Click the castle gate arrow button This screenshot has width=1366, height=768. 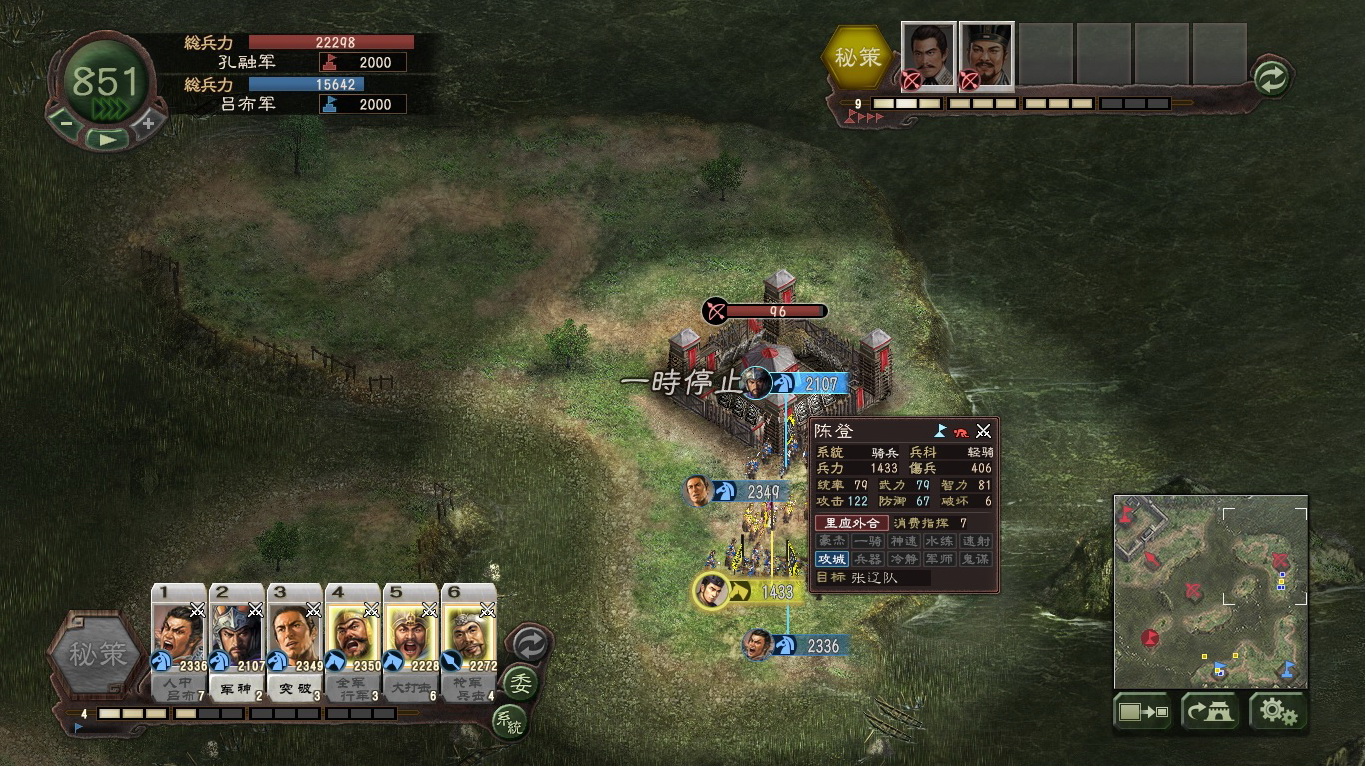[1210, 712]
